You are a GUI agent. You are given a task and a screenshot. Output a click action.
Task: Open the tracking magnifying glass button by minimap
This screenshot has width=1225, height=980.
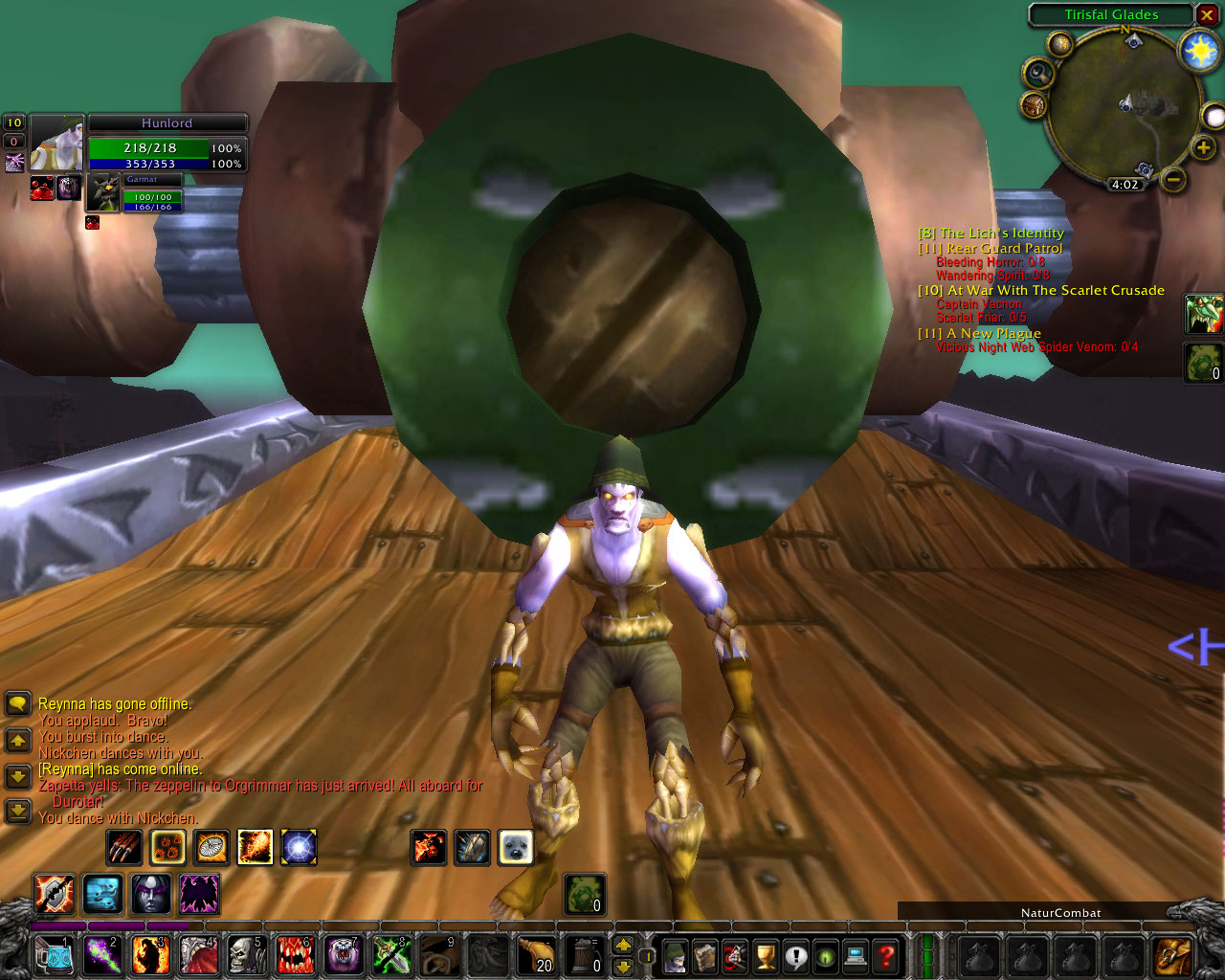tap(1038, 73)
